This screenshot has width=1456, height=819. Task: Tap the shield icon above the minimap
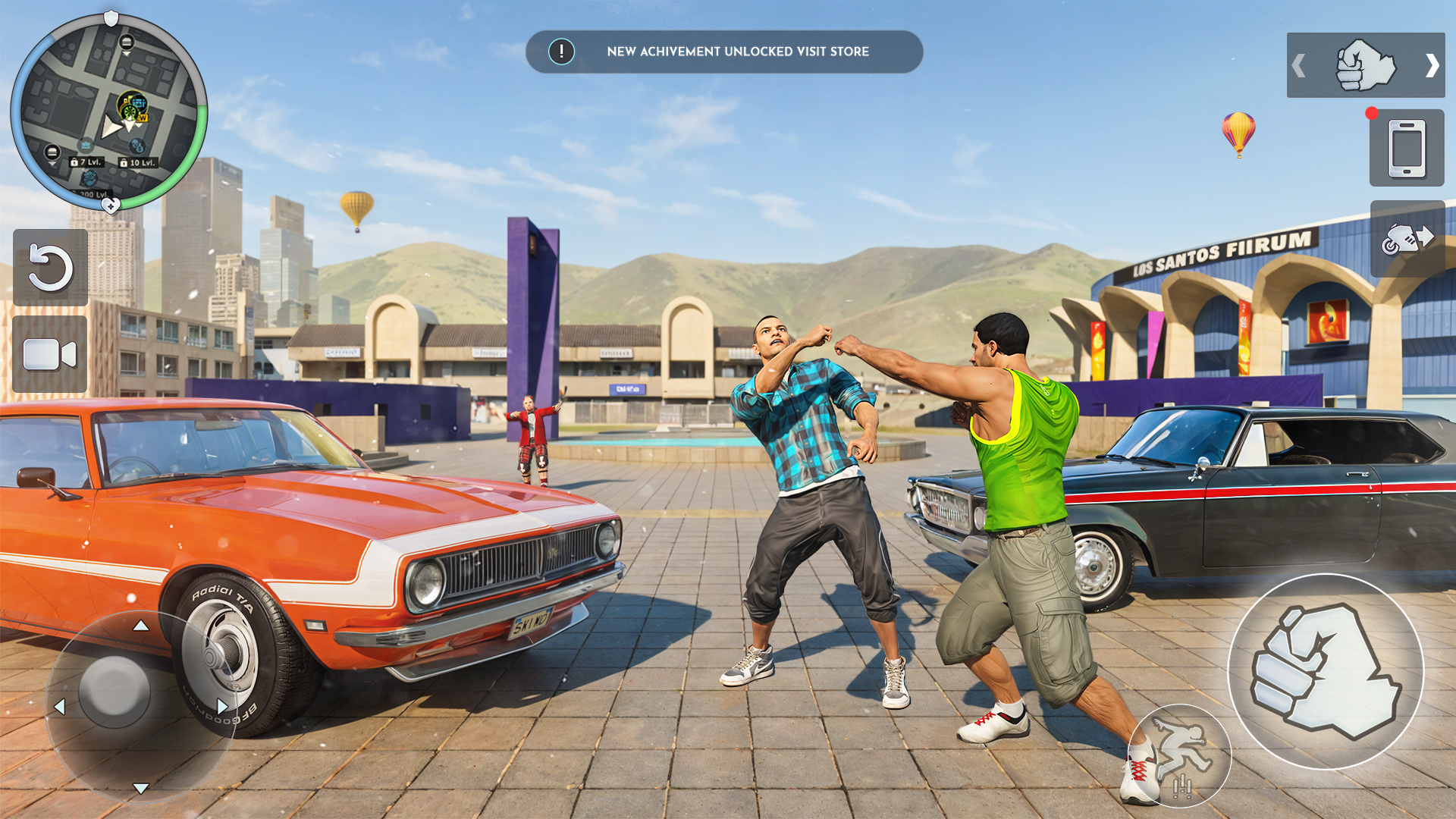[x=111, y=17]
